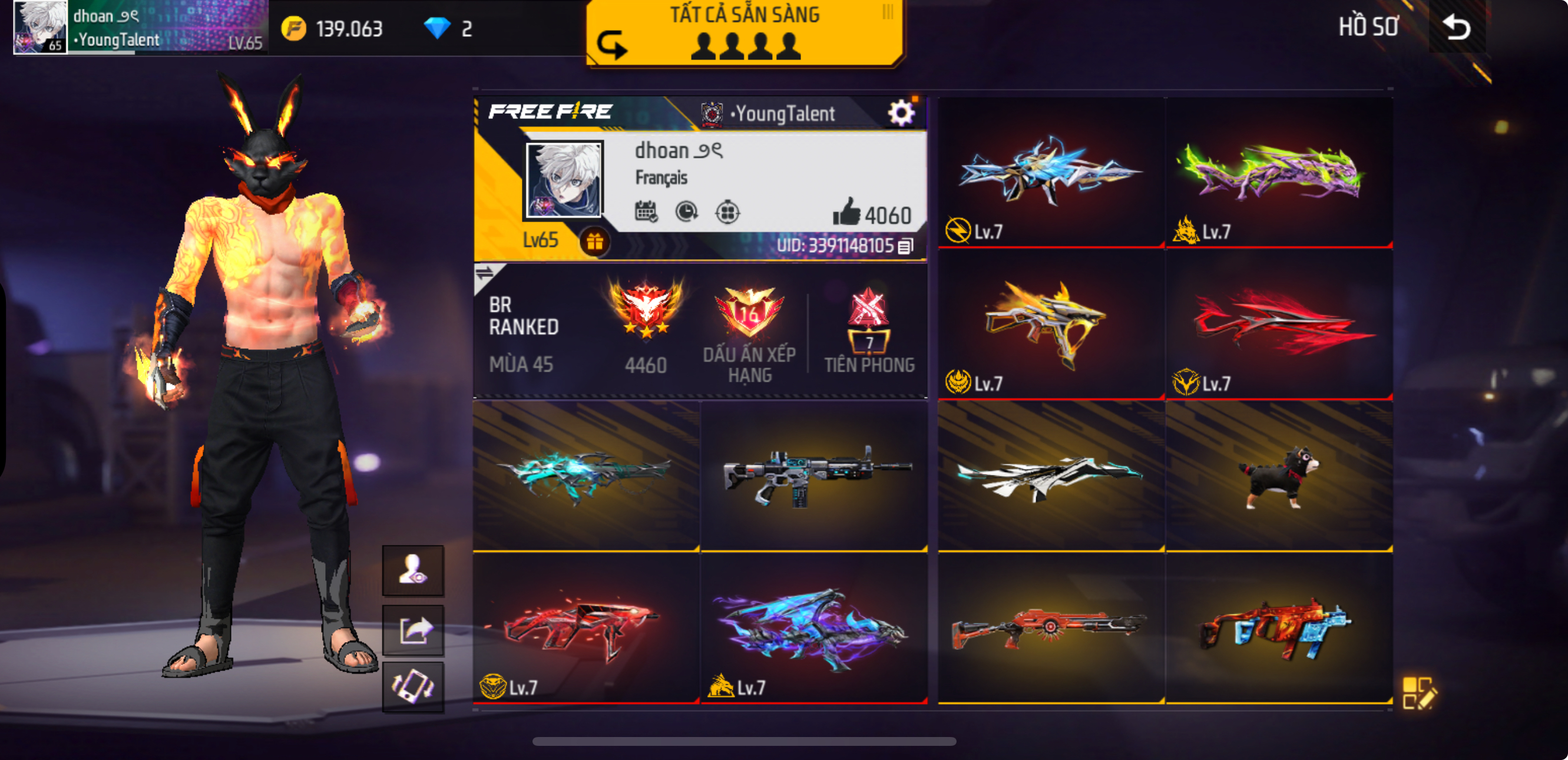Choose the green purple dragon gun skin
The height and width of the screenshot is (760, 1568).
coord(1279,173)
